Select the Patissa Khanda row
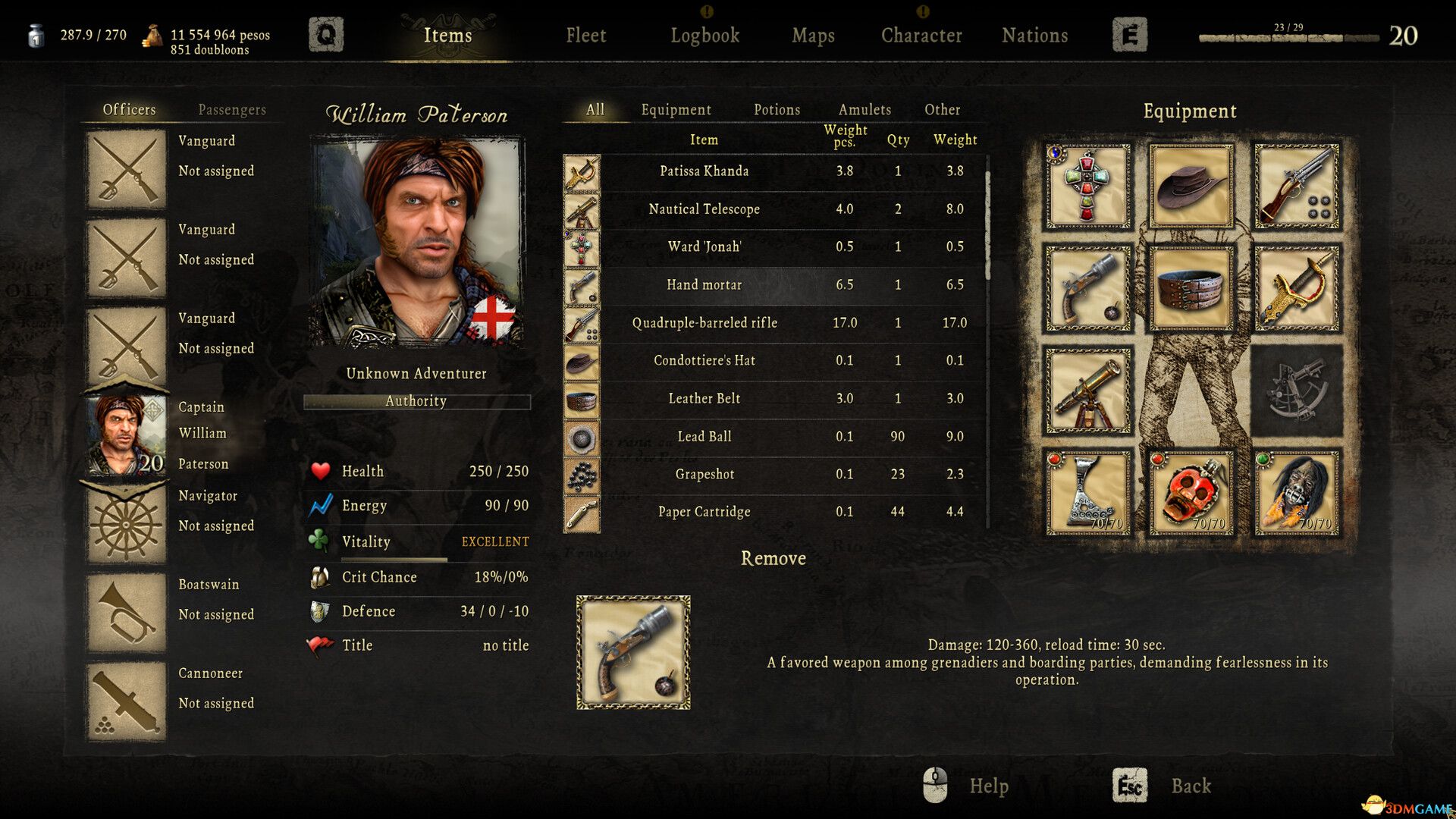1456x819 pixels. (704, 171)
